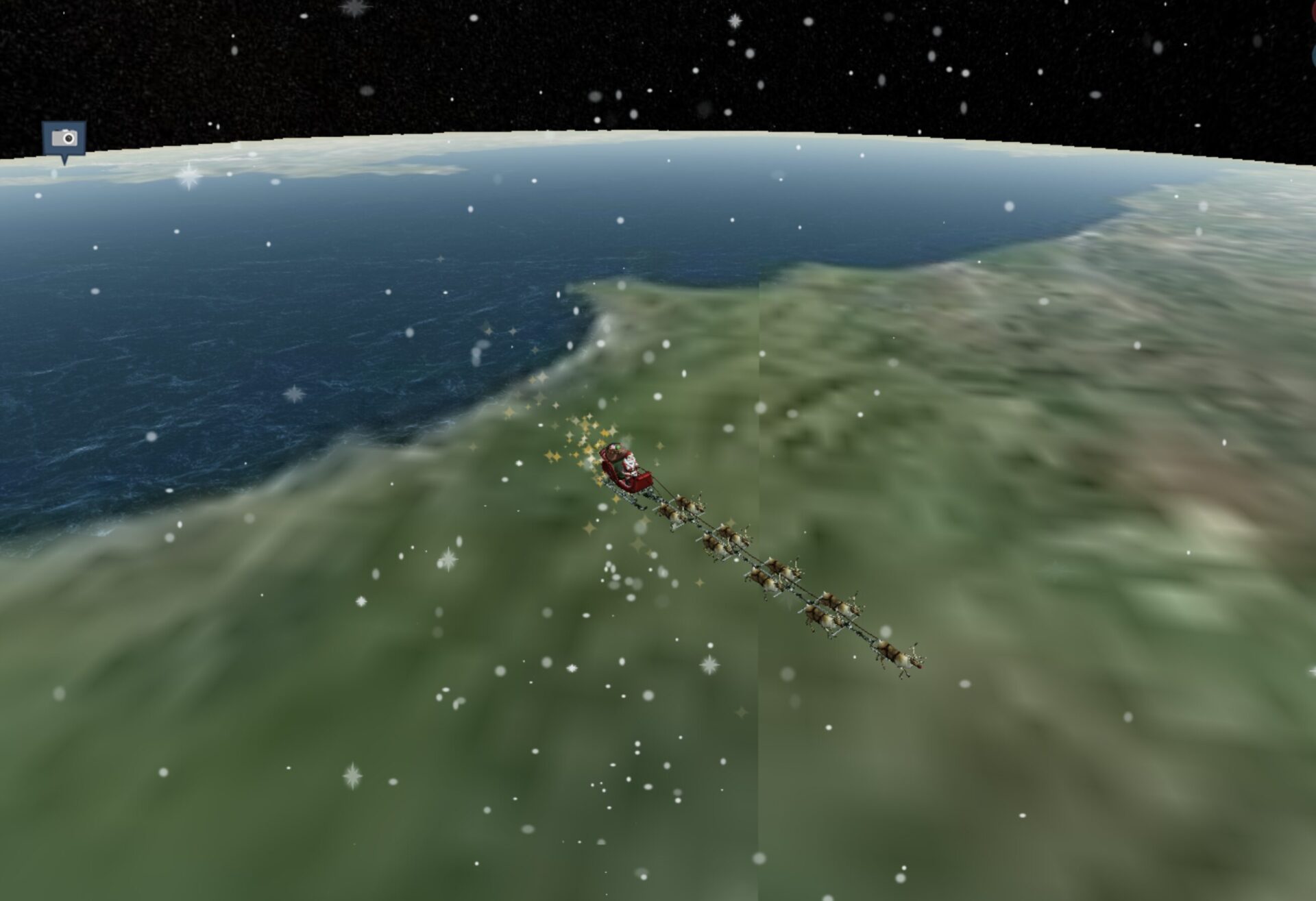
Task: Click the pointer tip of the camera marker
Action: [x=65, y=166]
